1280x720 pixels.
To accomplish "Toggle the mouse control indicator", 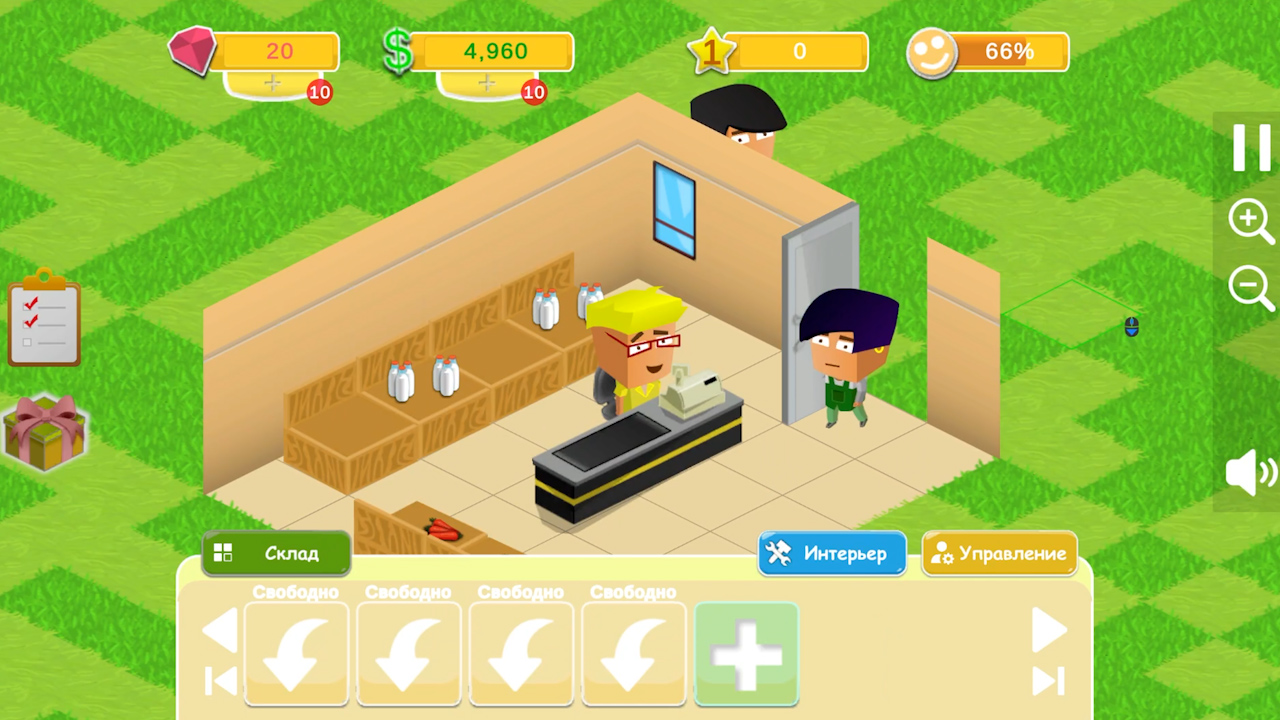I will [x=1131, y=326].
